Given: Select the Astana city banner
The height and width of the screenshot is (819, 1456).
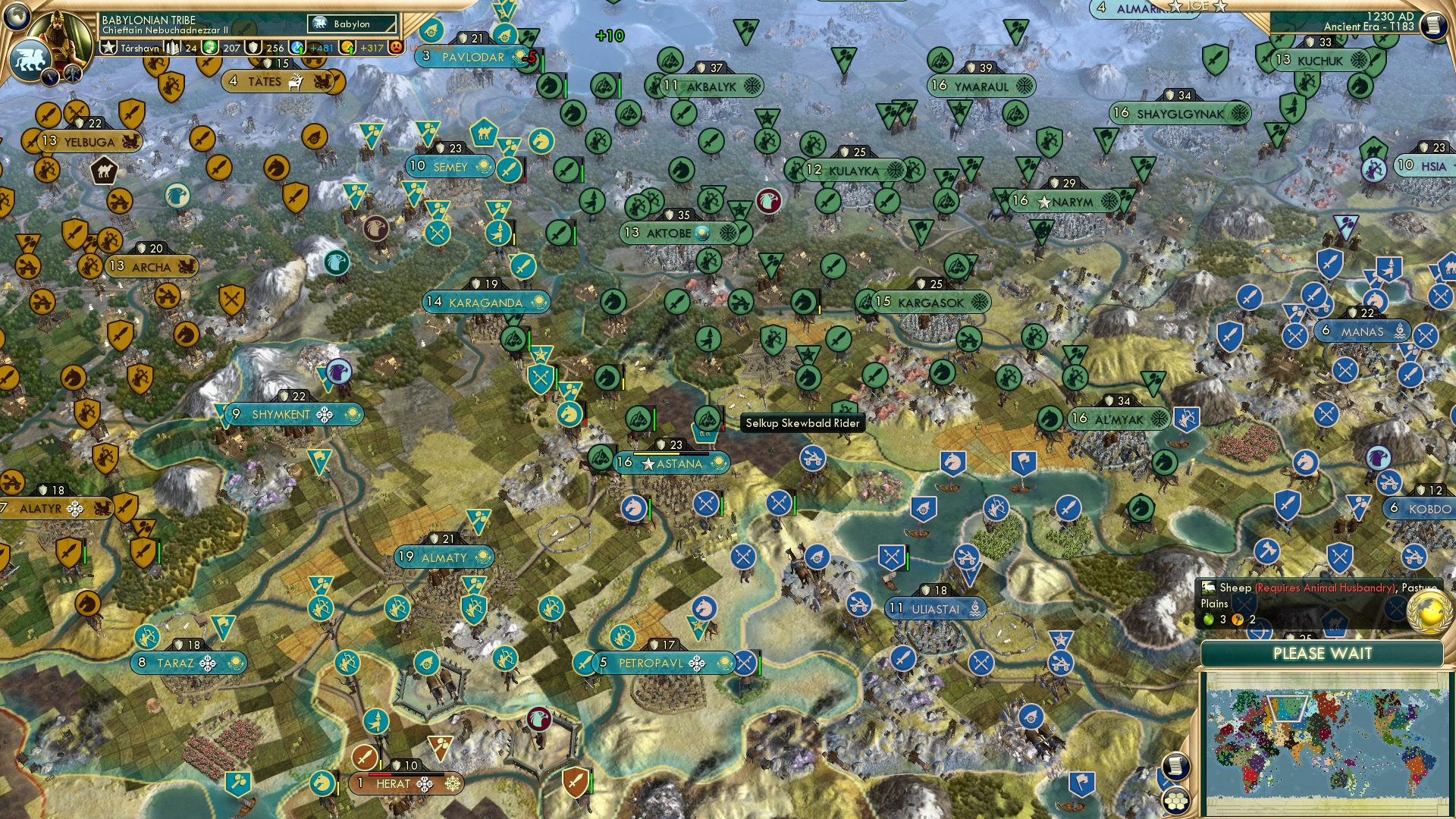Looking at the screenshot, I should 670,463.
